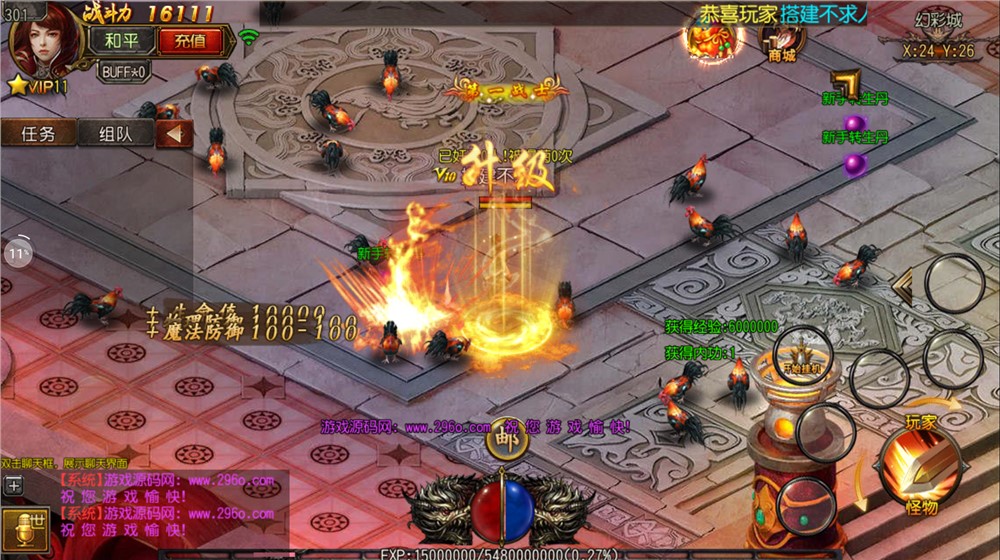Expand the golden corner arrow menu
Viewport: 1000px width, 560px height.
click(846, 84)
